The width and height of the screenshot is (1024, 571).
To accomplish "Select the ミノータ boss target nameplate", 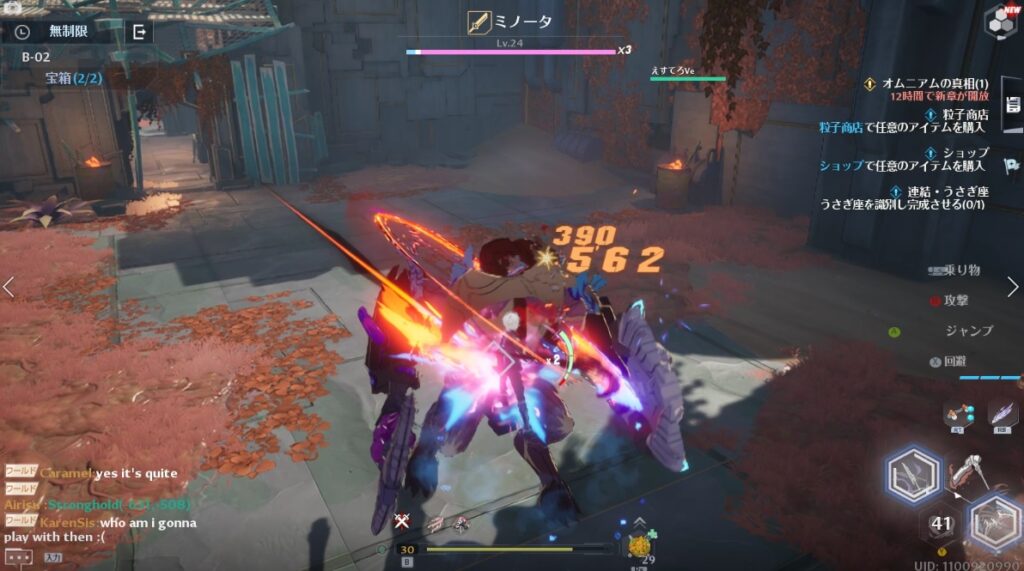I will pyautogui.click(x=511, y=22).
